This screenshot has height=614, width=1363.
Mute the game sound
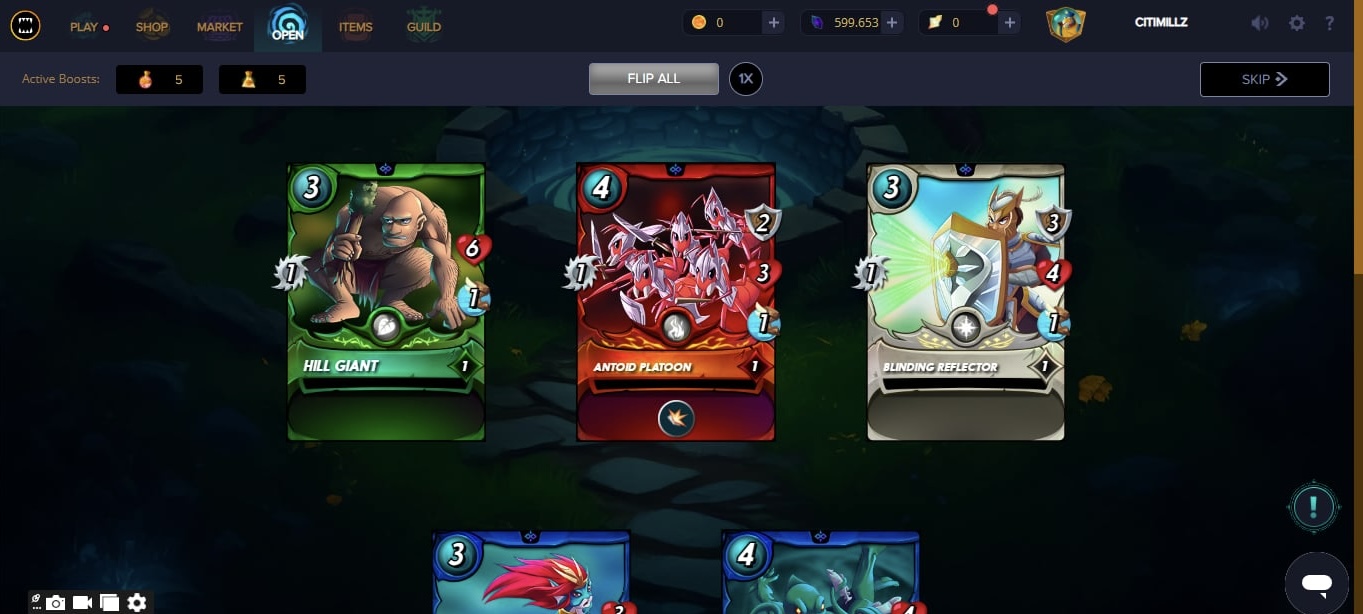tap(1260, 23)
